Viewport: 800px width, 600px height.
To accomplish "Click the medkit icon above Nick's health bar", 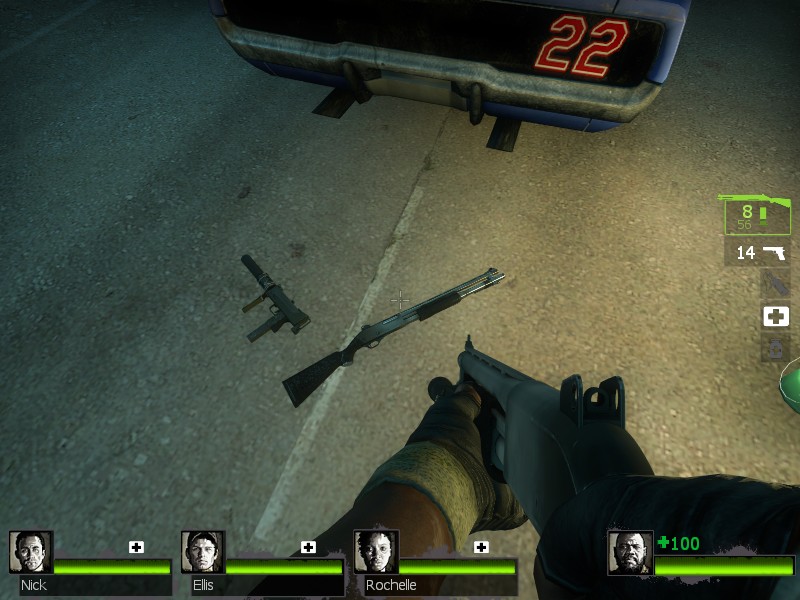I will click(x=136, y=547).
